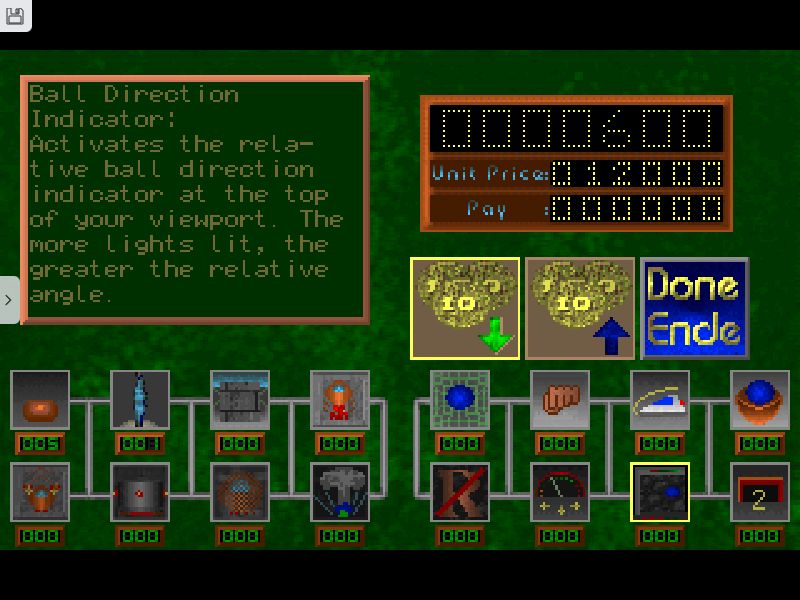Pick the gauge dial with plus signs item
Screen dimensions: 800x600
560,492
